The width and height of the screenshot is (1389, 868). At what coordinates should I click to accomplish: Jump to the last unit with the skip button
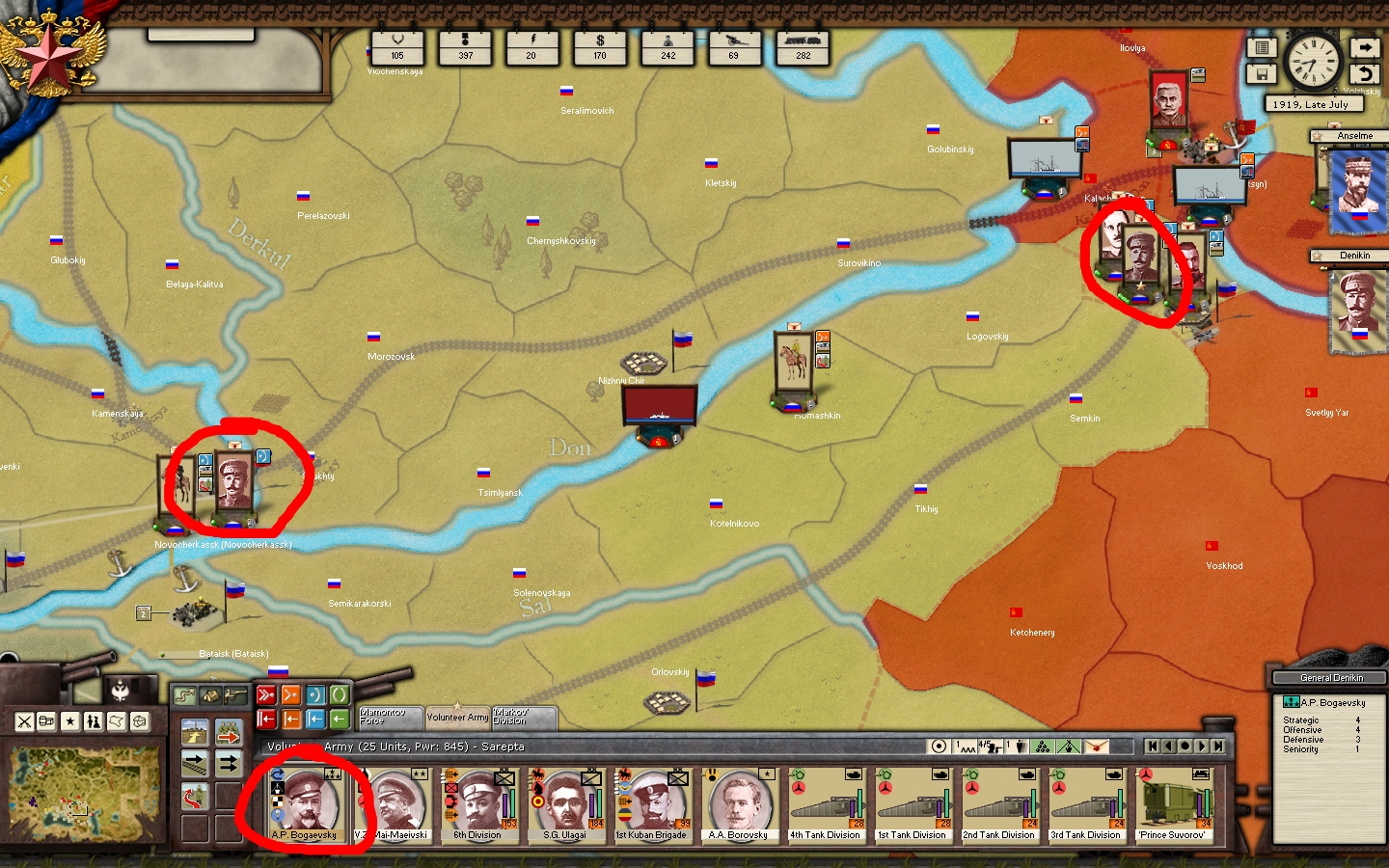point(1218,746)
